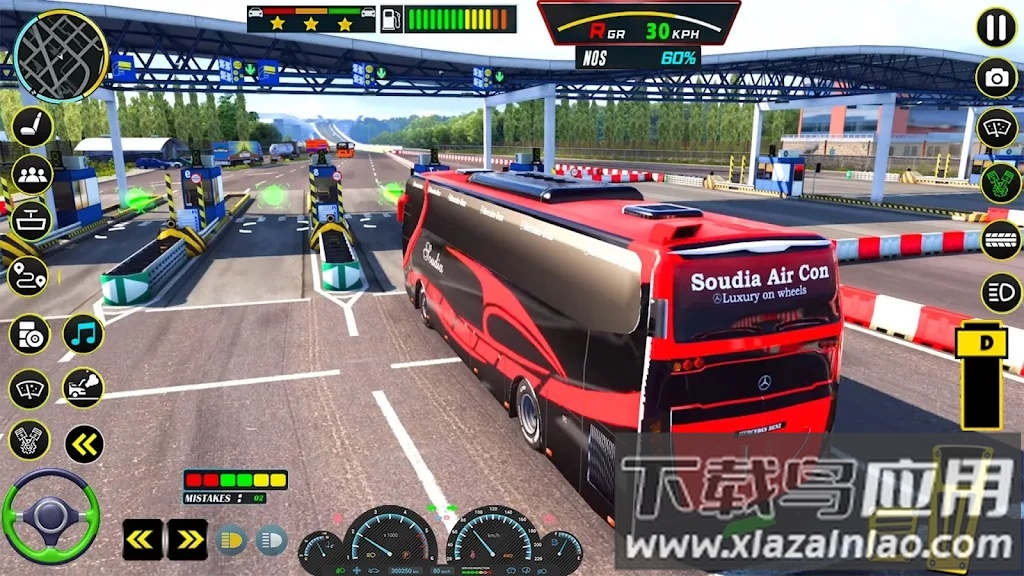This screenshot has height=576, width=1024.
Task: Show the route map pin icon
Action: coord(28,276)
